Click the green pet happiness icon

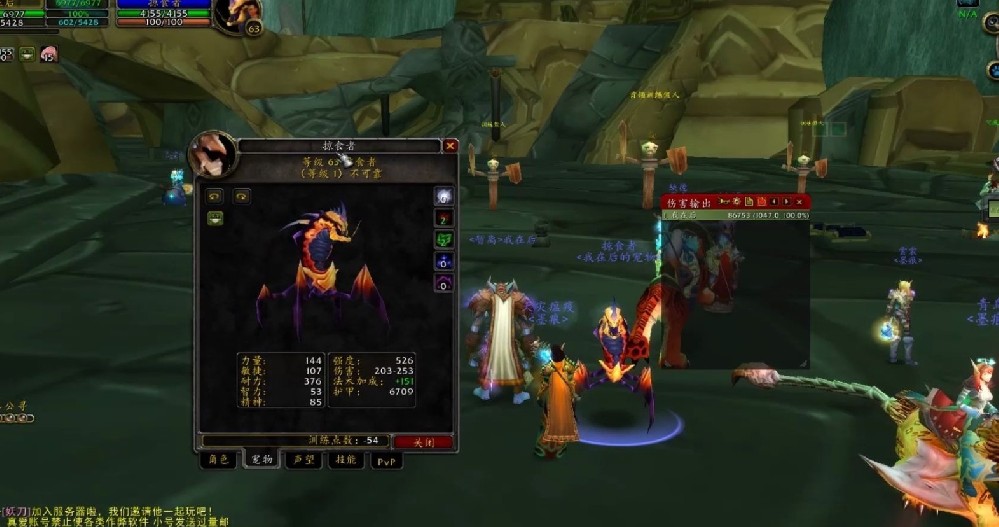click(x=27, y=54)
